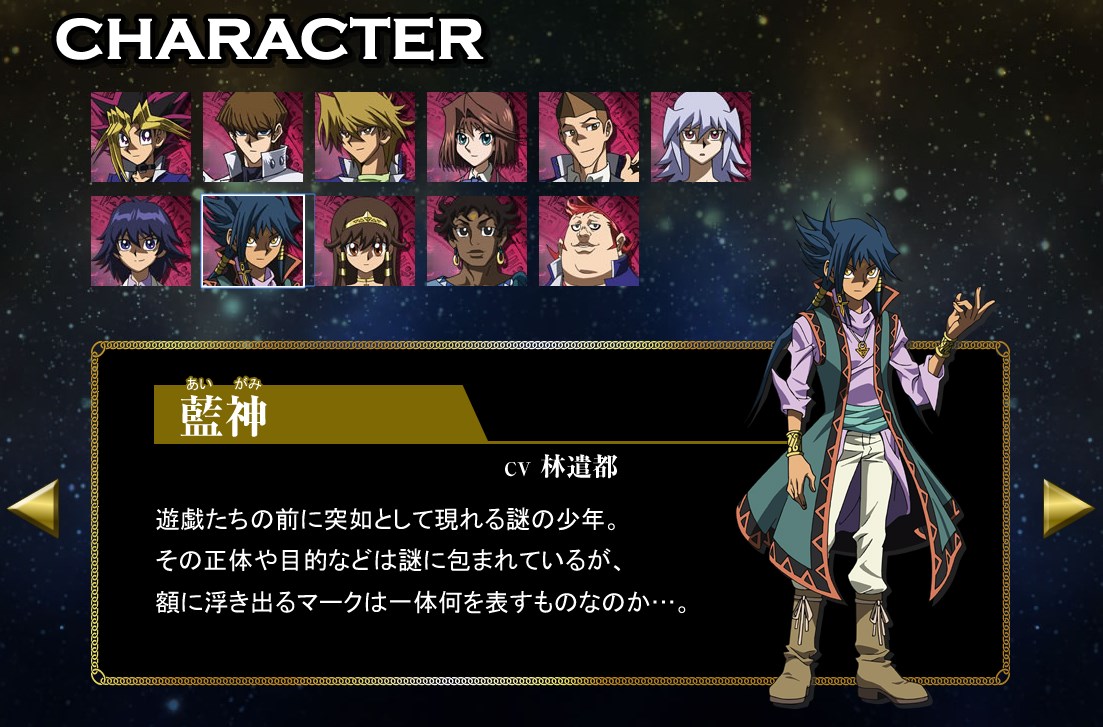Choose Bakura's white-haired portrait

[x=700, y=137]
